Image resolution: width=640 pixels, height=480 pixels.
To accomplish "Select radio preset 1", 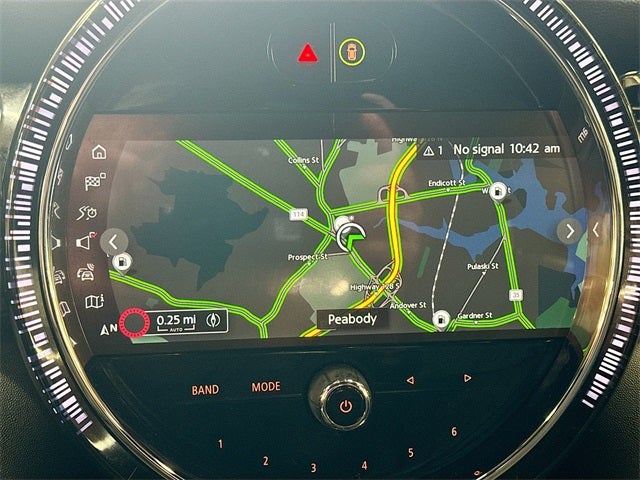I will point(220,444).
